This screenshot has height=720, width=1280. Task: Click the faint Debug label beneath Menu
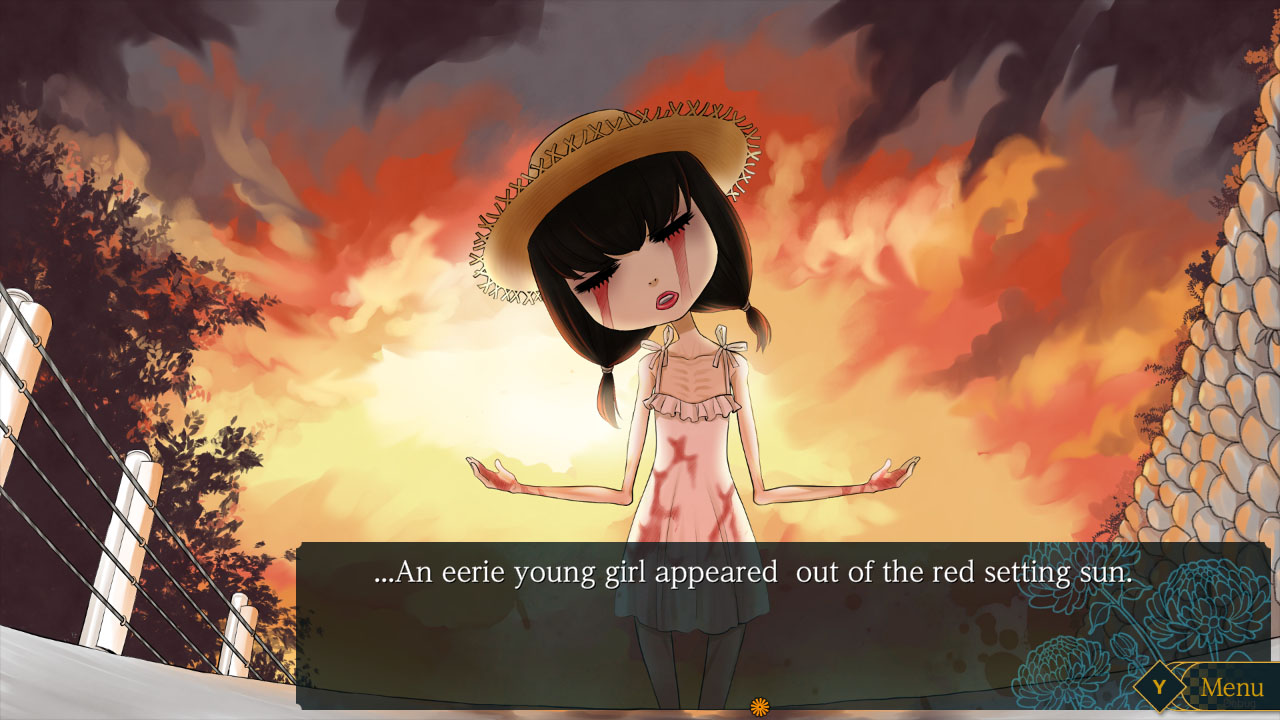coord(1240,703)
